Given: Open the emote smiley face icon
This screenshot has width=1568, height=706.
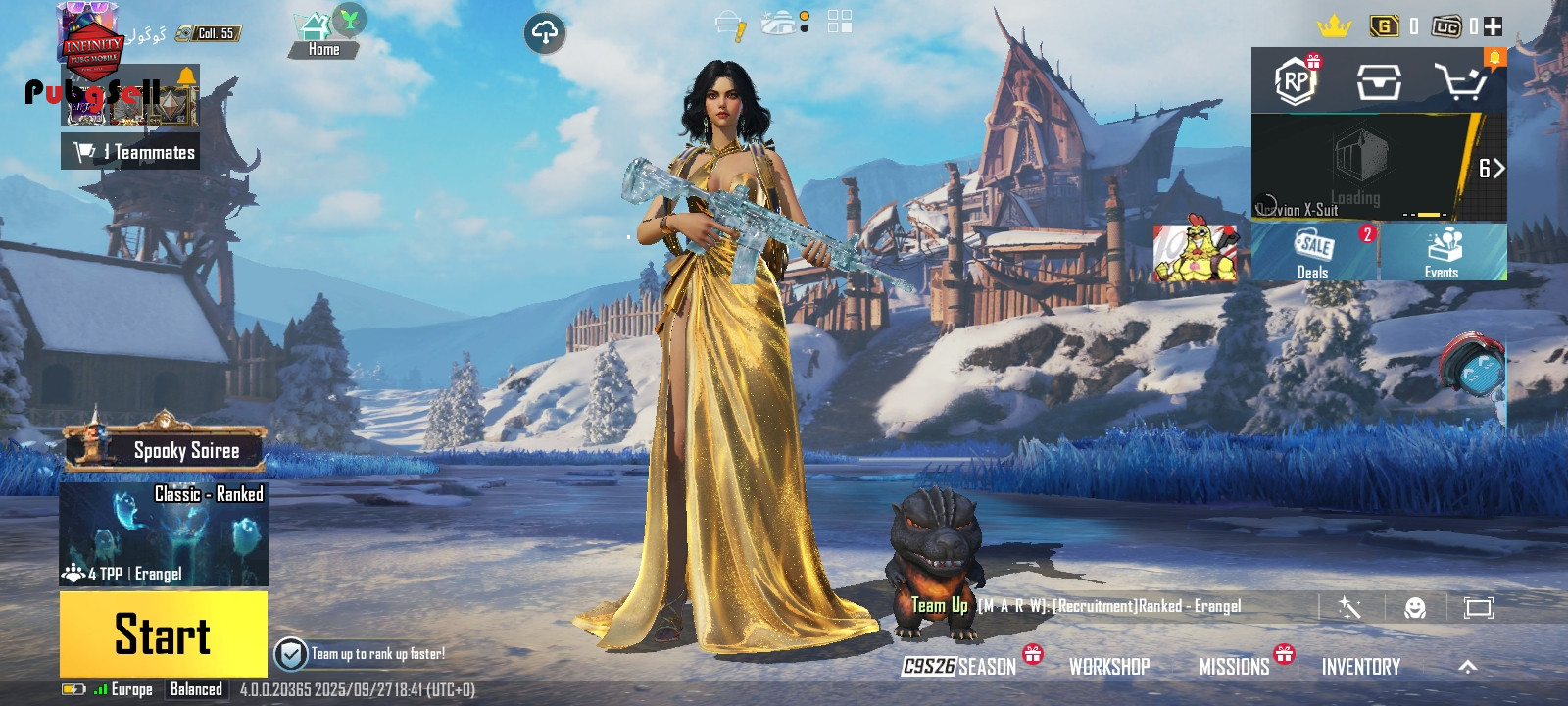Looking at the screenshot, I should click(x=1415, y=608).
